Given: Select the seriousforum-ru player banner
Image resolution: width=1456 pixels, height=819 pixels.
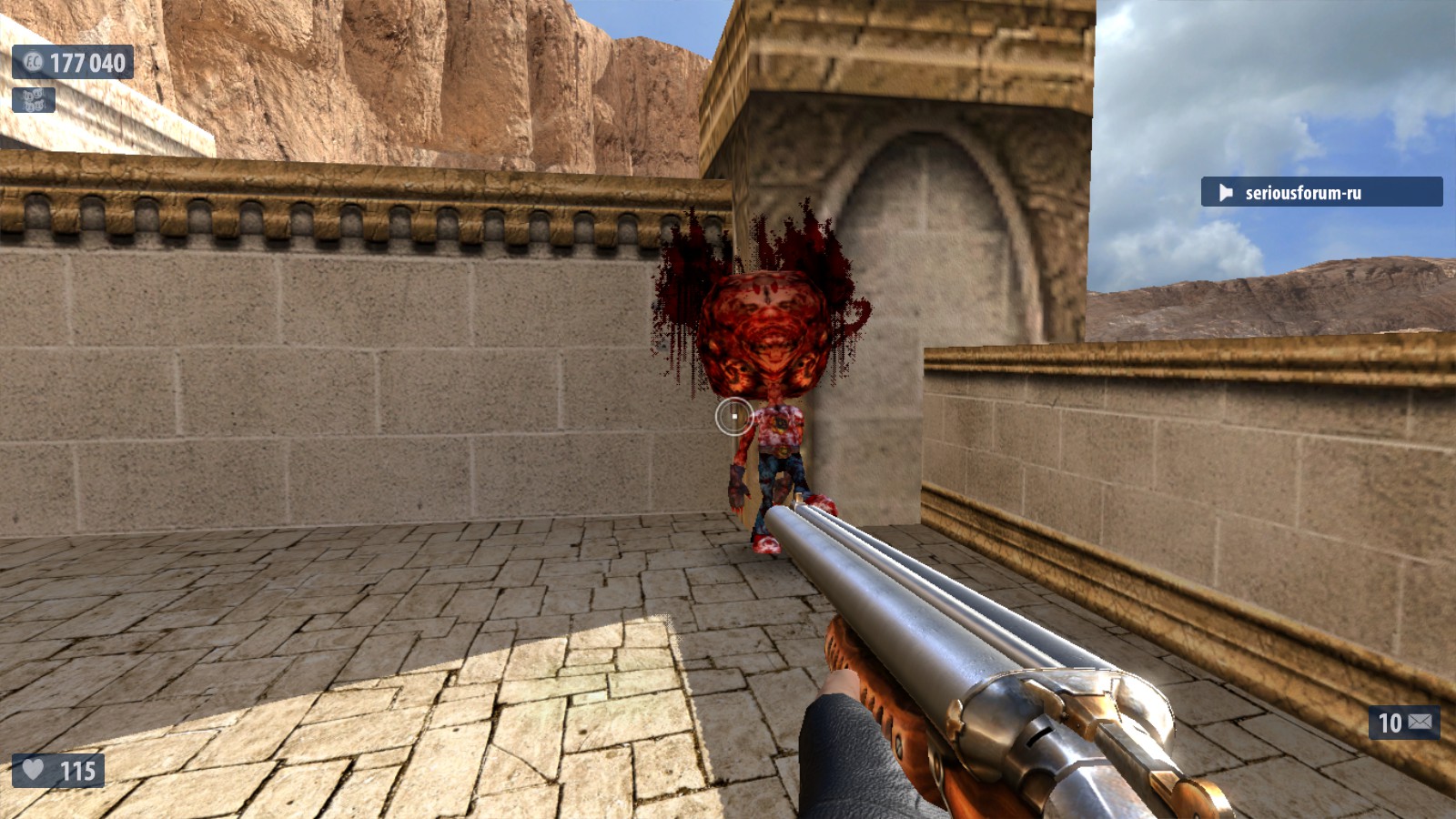Looking at the screenshot, I should [1320, 192].
